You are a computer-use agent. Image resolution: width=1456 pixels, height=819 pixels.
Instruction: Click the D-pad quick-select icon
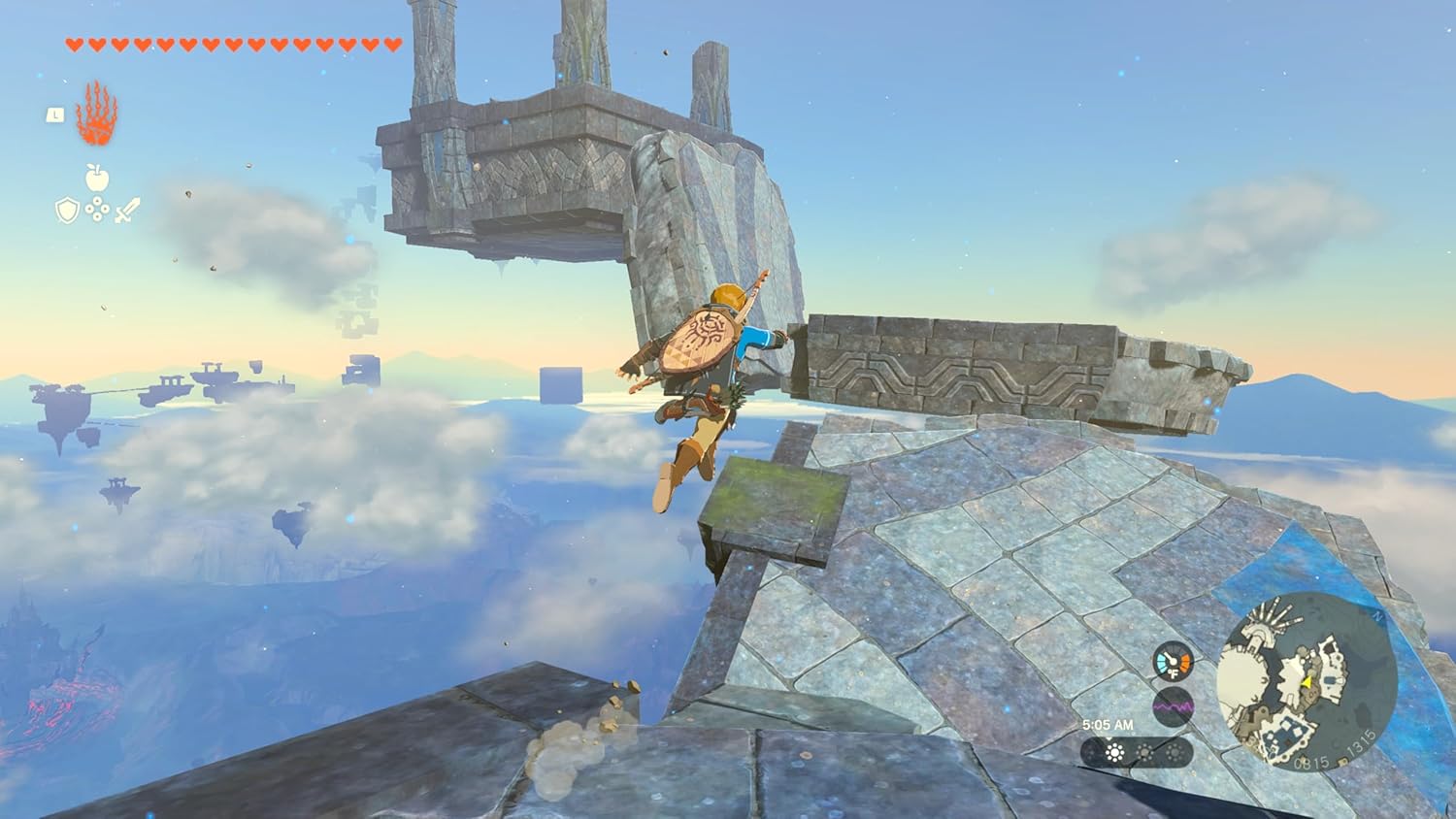[98, 208]
